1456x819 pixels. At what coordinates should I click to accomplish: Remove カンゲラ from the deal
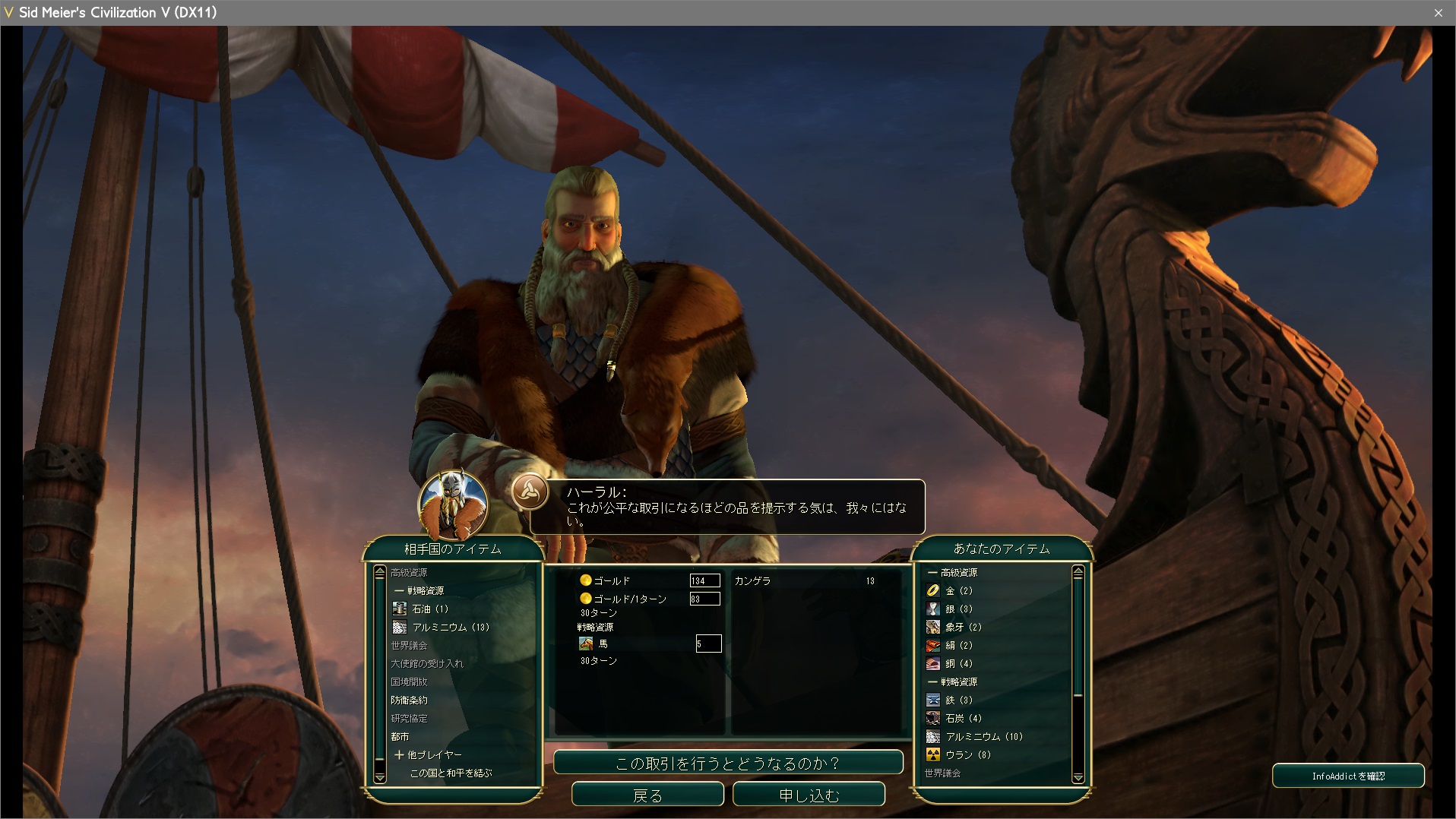[x=753, y=580]
